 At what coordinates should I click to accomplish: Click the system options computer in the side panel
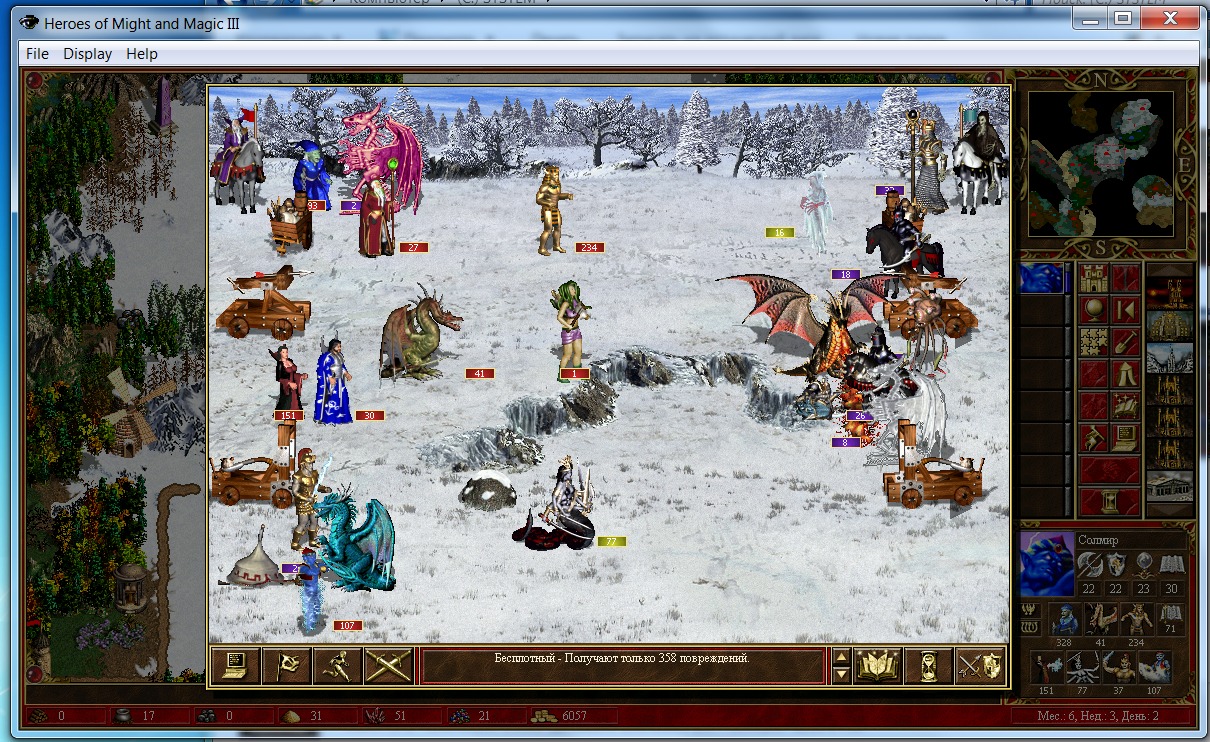1125,437
